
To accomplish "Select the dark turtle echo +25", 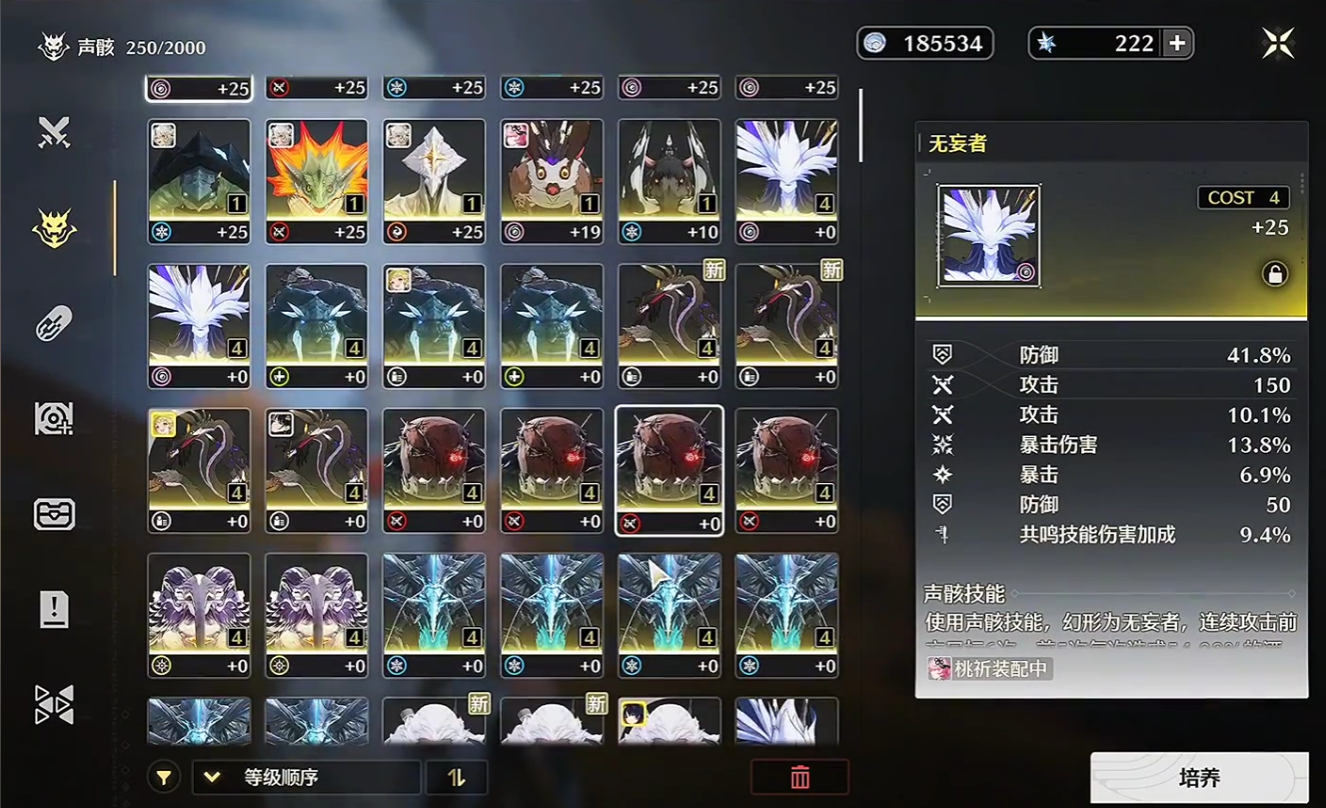I will (x=199, y=180).
